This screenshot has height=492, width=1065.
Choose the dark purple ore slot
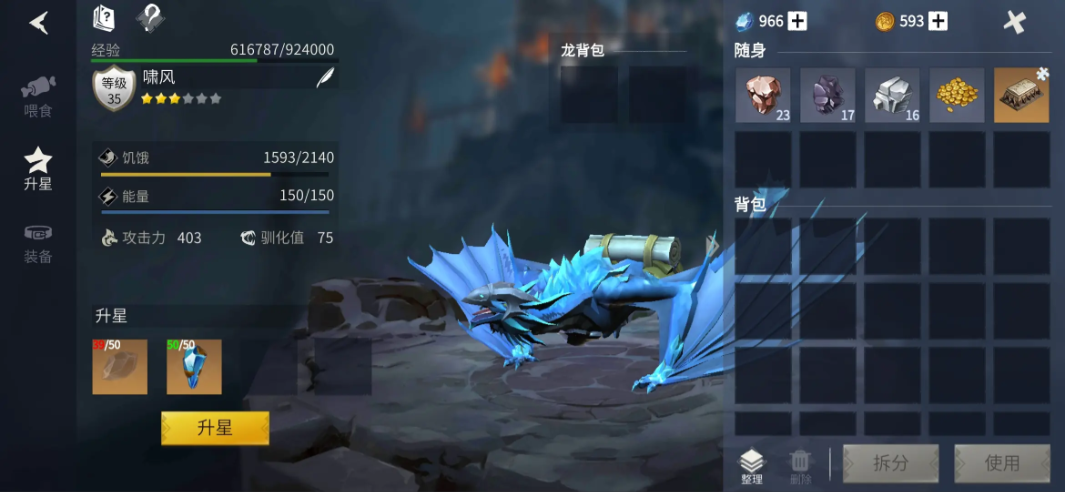(827, 96)
